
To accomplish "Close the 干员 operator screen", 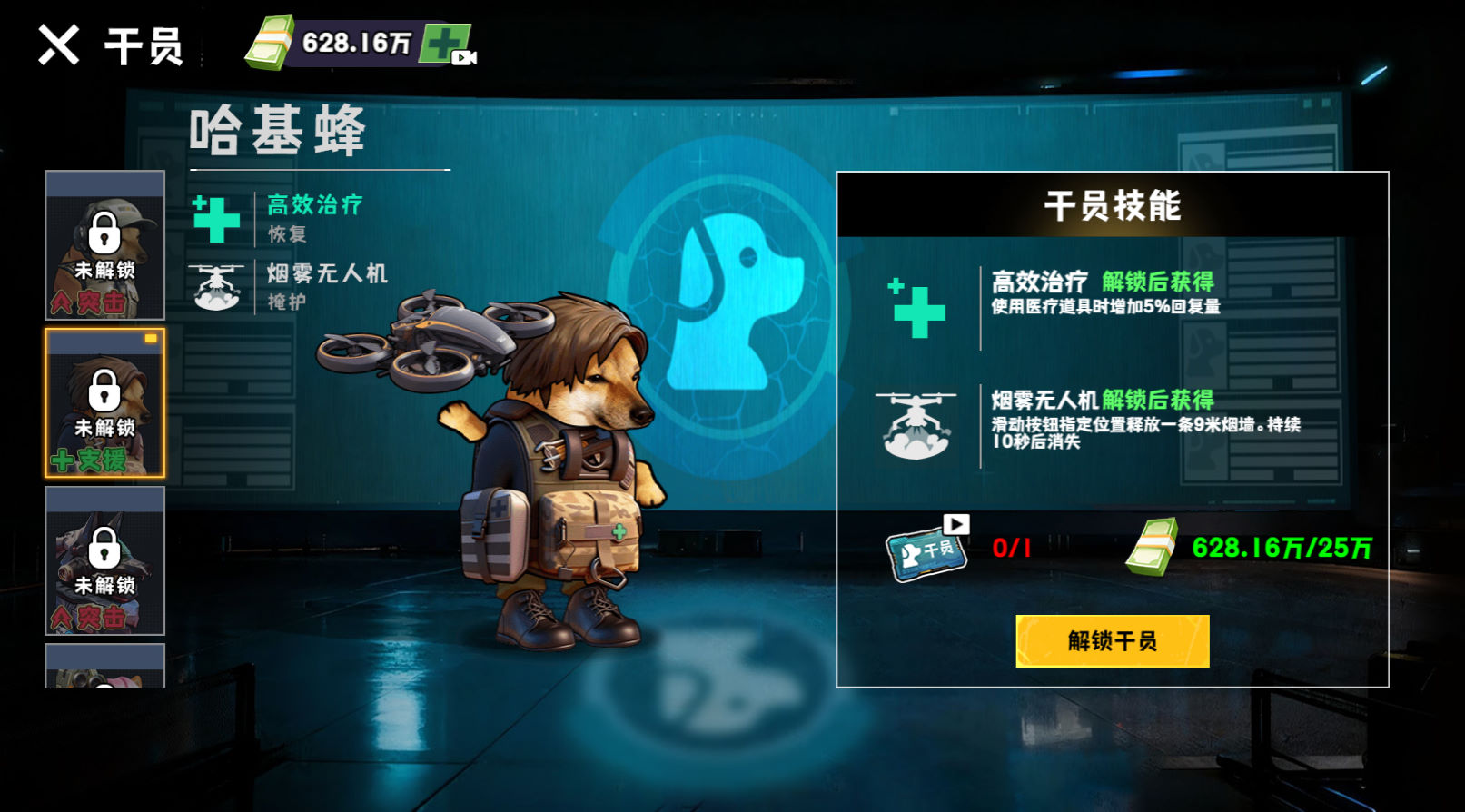I will (59, 45).
